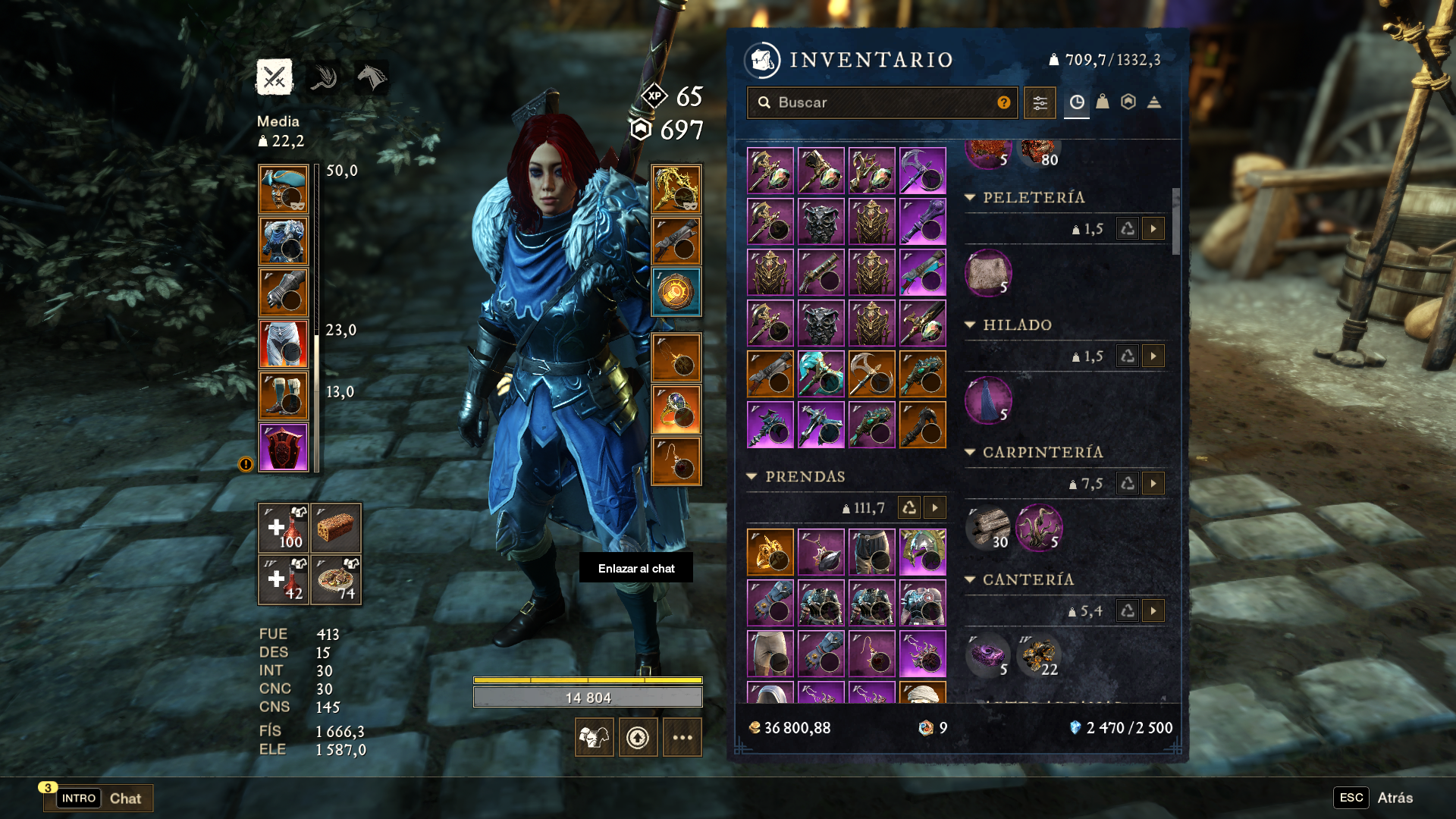The image size is (1456, 819).
Task: Switch to the horse mount tab
Action: [x=372, y=77]
